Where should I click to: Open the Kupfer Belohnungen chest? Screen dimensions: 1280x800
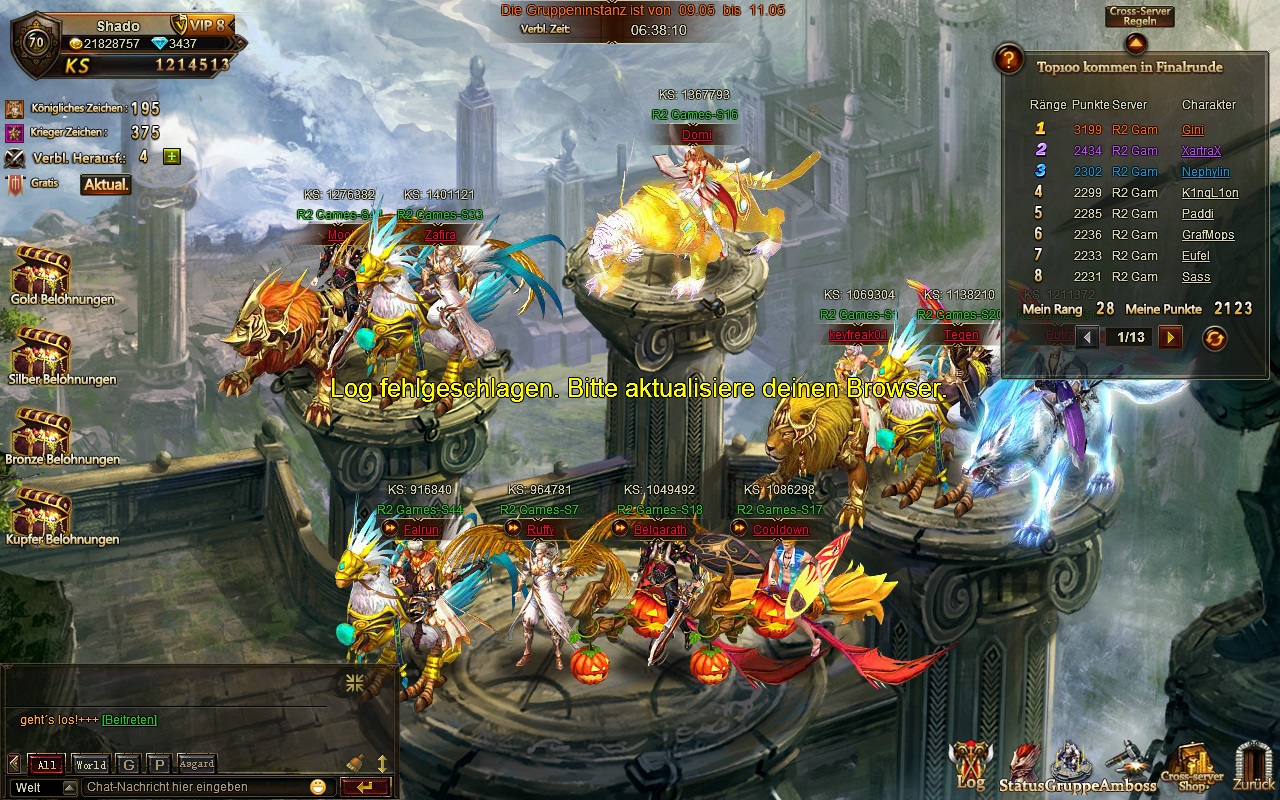point(41,511)
